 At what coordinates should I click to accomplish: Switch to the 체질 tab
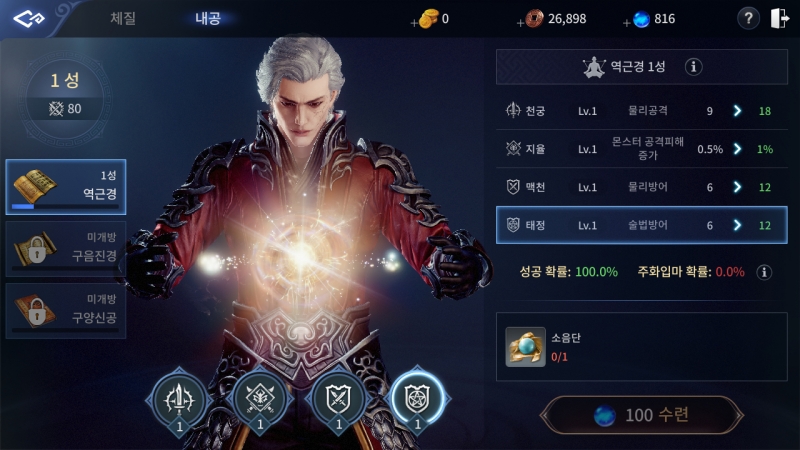click(123, 18)
